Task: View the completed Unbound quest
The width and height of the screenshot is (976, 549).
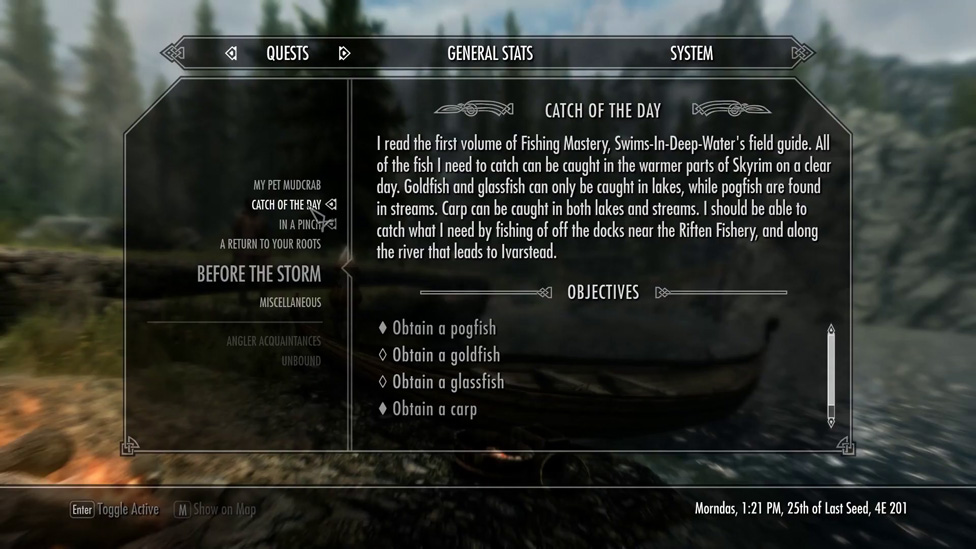Action: click(x=301, y=360)
